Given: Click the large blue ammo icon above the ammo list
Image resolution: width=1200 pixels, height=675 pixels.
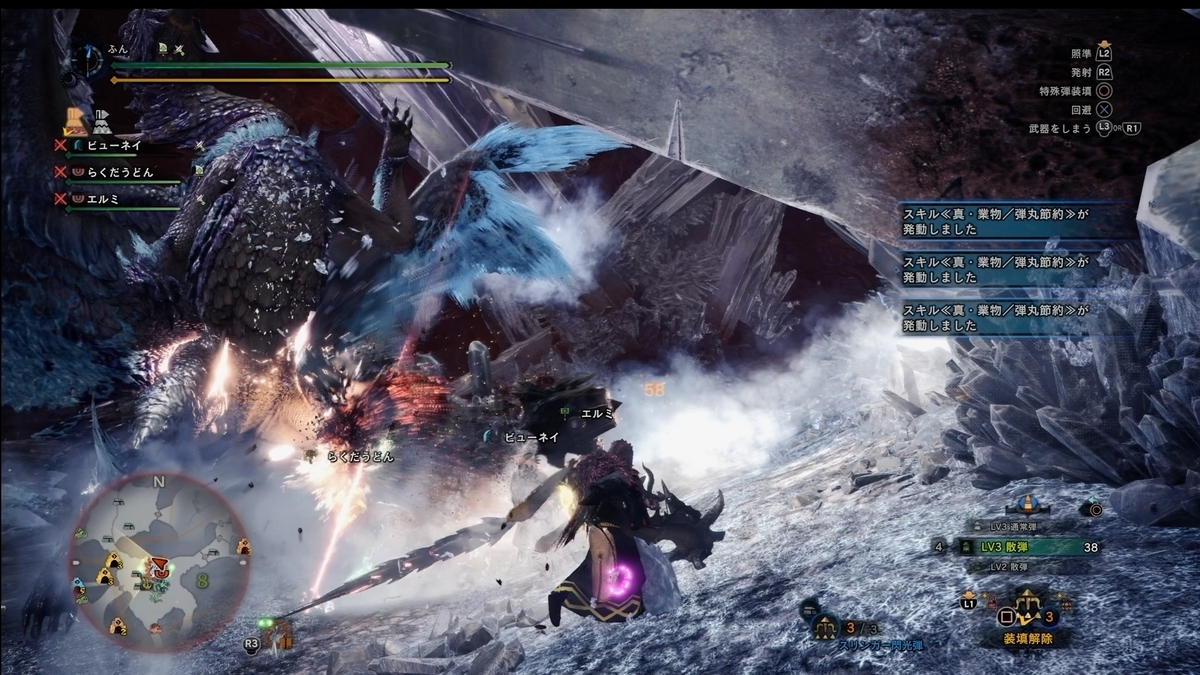Looking at the screenshot, I should (1029, 503).
